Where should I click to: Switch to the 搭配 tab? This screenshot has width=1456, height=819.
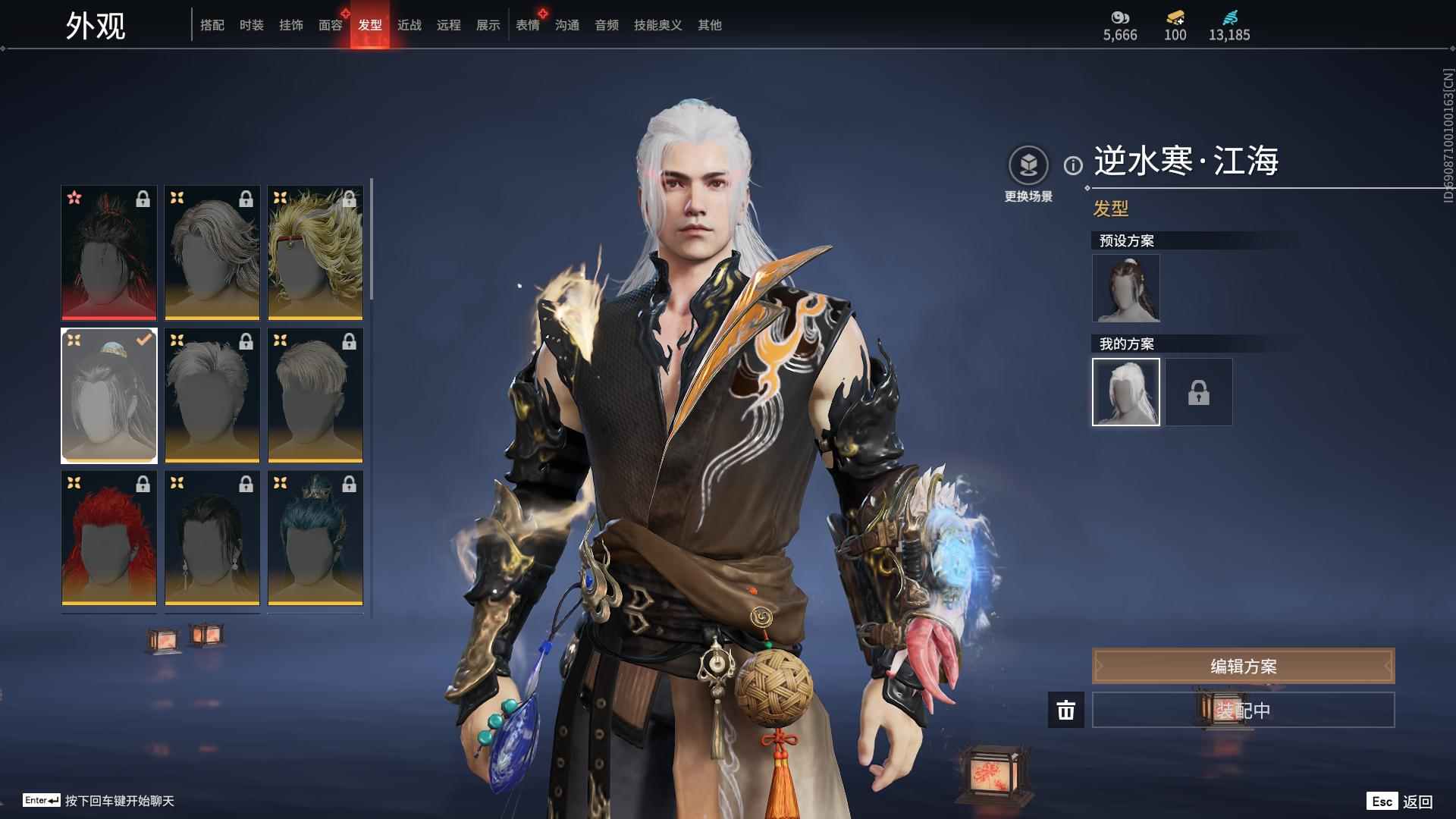212,25
